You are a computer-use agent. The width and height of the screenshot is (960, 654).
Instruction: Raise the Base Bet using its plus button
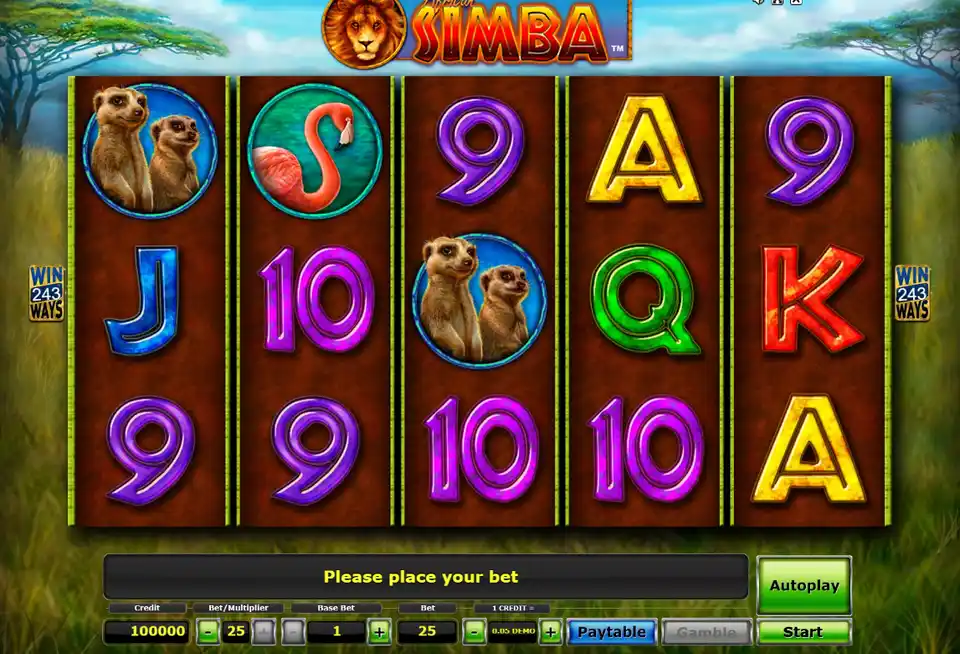tap(379, 632)
